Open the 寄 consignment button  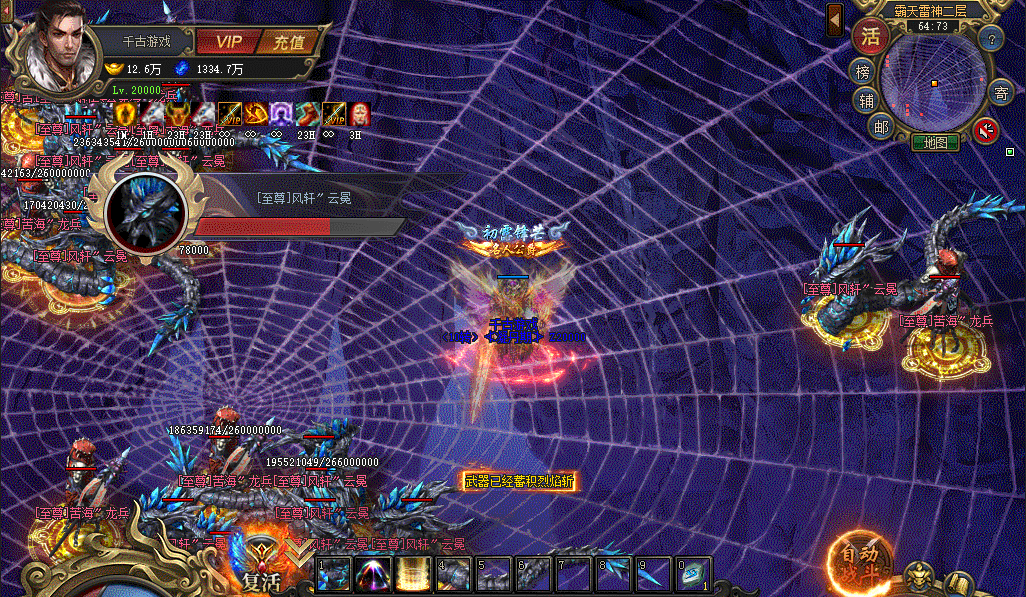tap(1000, 94)
